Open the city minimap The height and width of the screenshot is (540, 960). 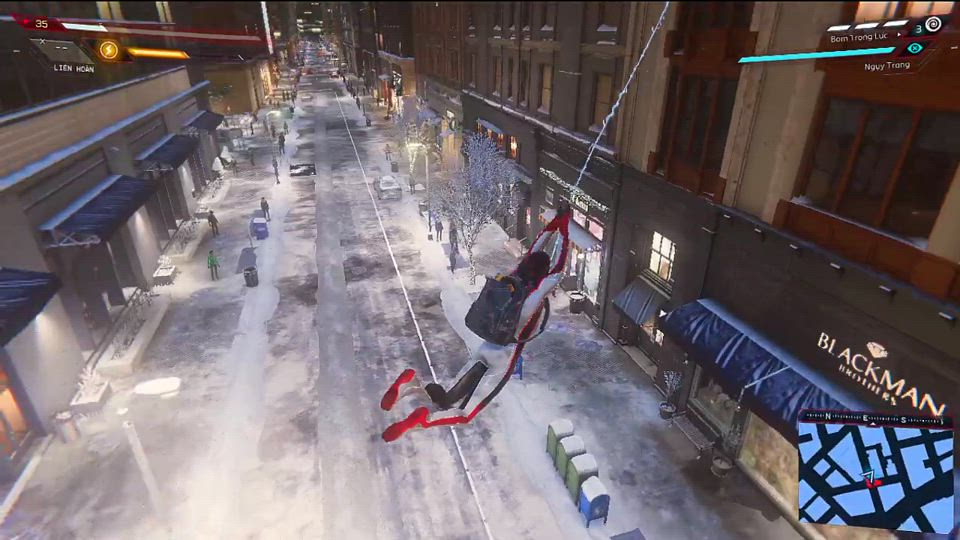click(875, 475)
